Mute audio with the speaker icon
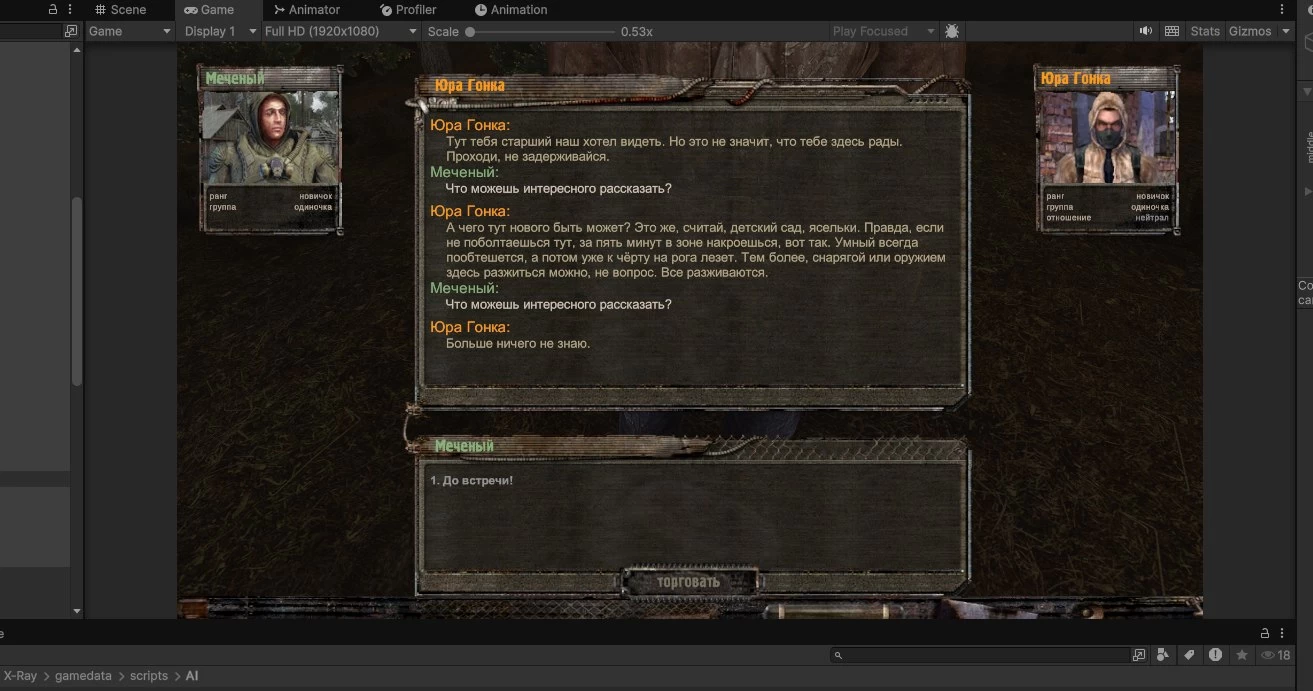This screenshot has width=1313, height=691. [x=1146, y=31]
